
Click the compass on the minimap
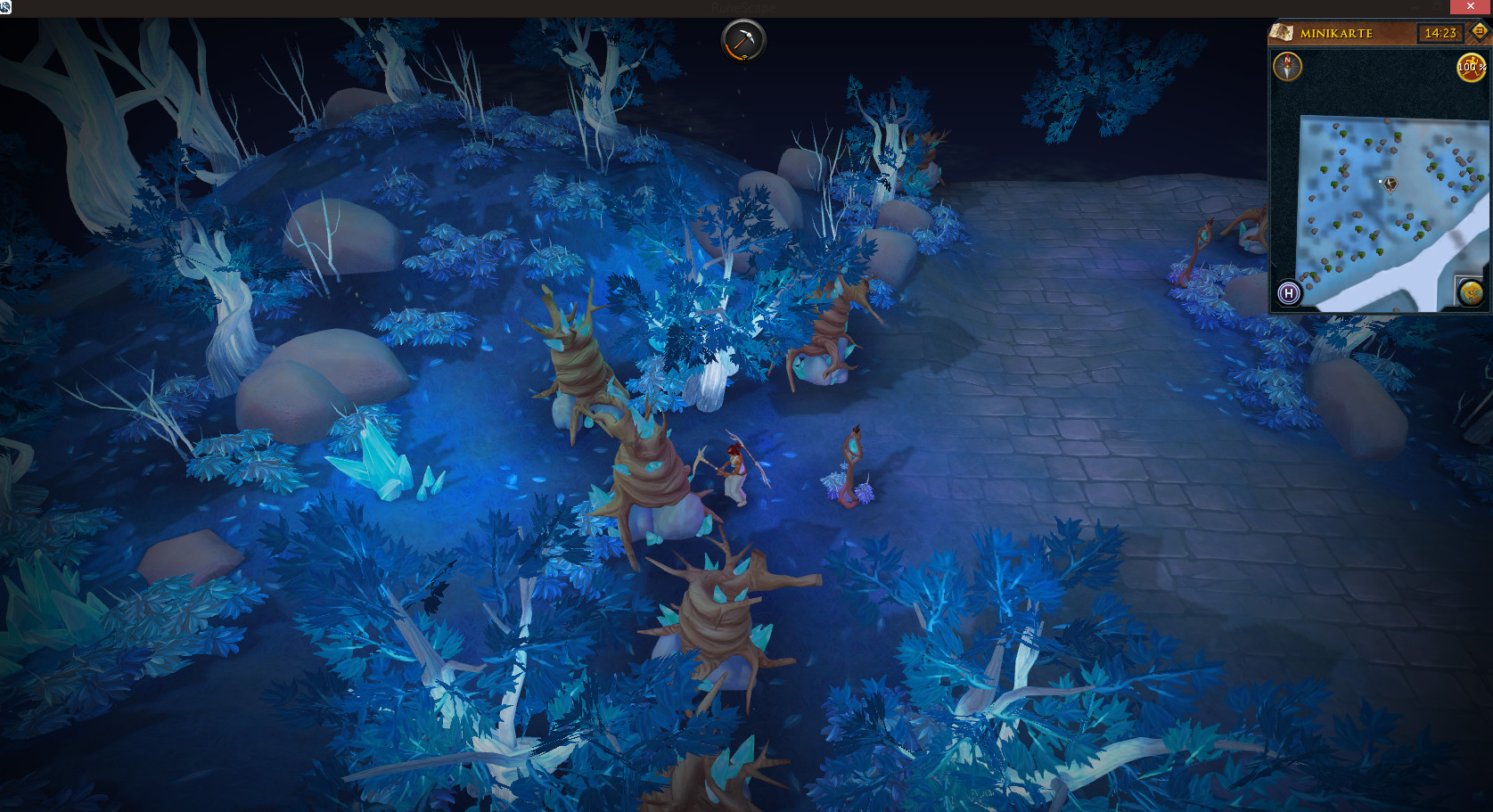click(x=1287, y=67)
